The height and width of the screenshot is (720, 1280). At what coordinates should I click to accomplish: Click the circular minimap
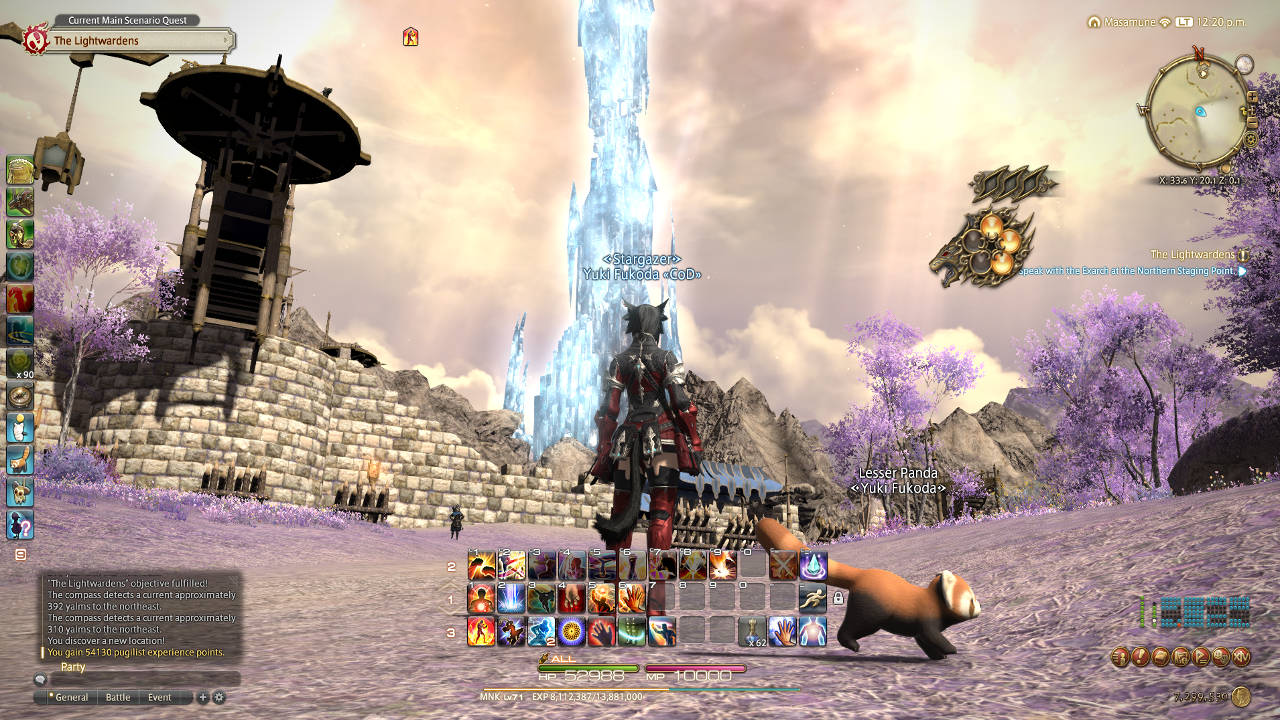pos(1195,112)
